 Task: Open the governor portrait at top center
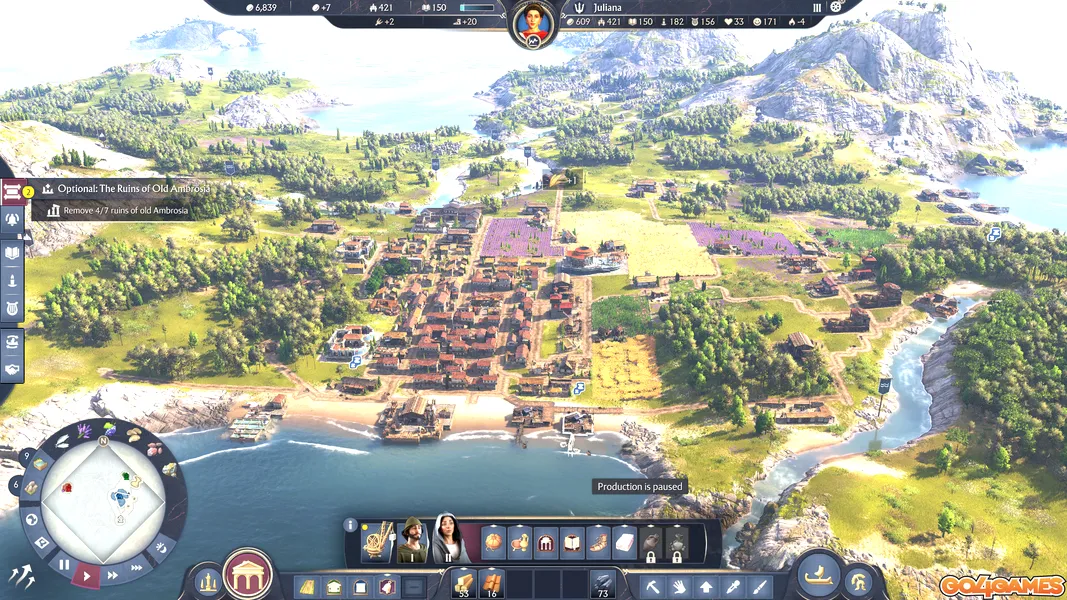tap(532, 24)
